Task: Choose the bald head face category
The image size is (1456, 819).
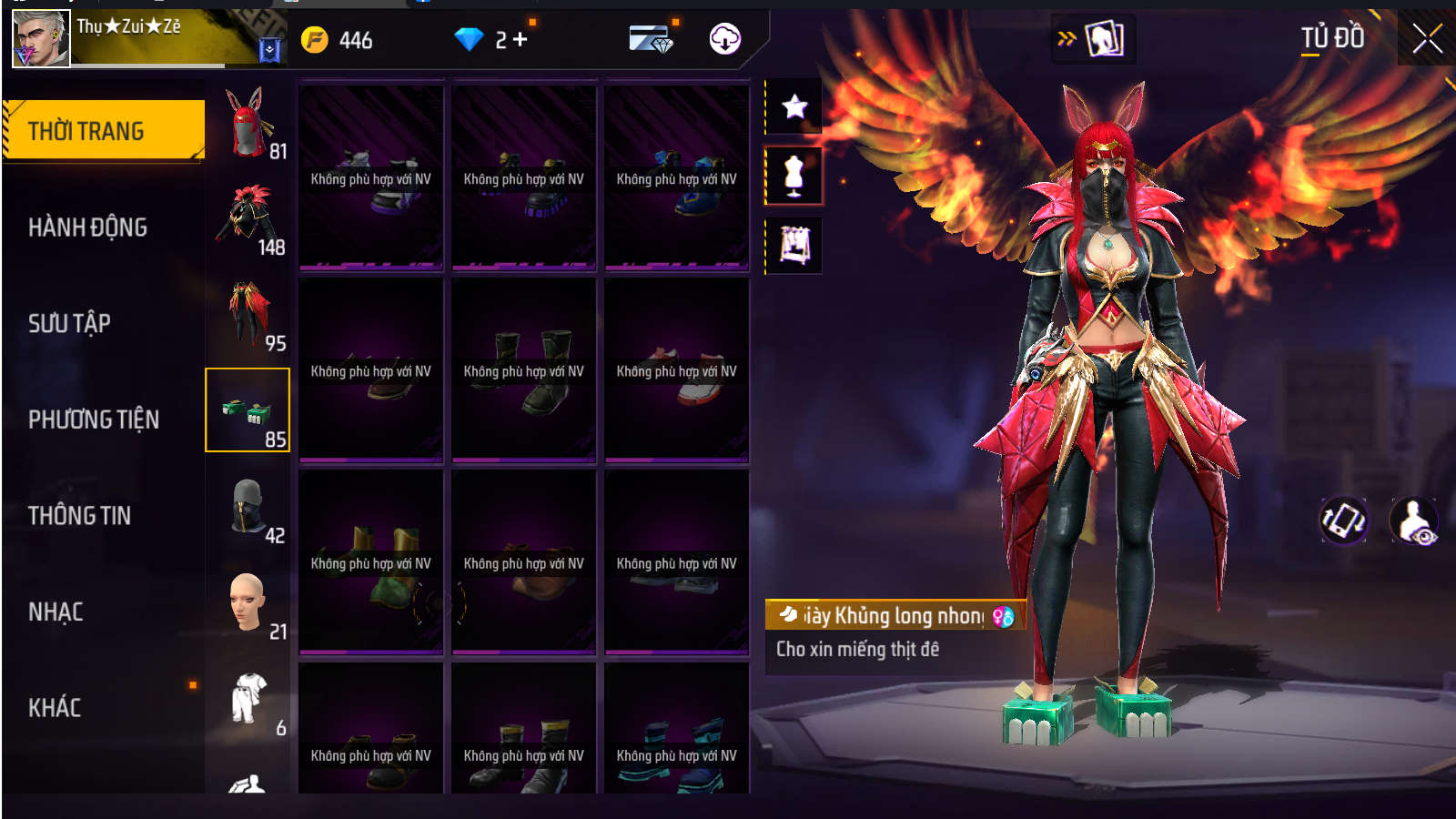Action: [248, 602]
